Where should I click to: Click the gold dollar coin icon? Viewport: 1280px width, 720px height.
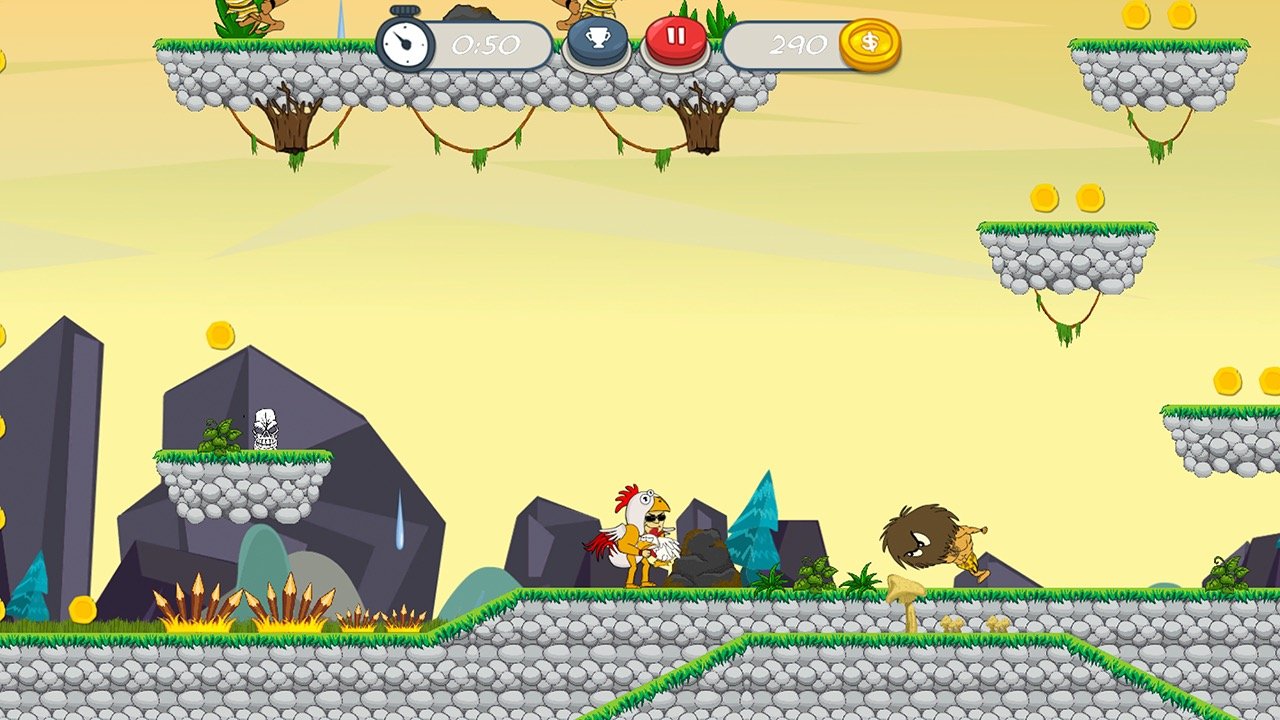click(x=869, y=44)
